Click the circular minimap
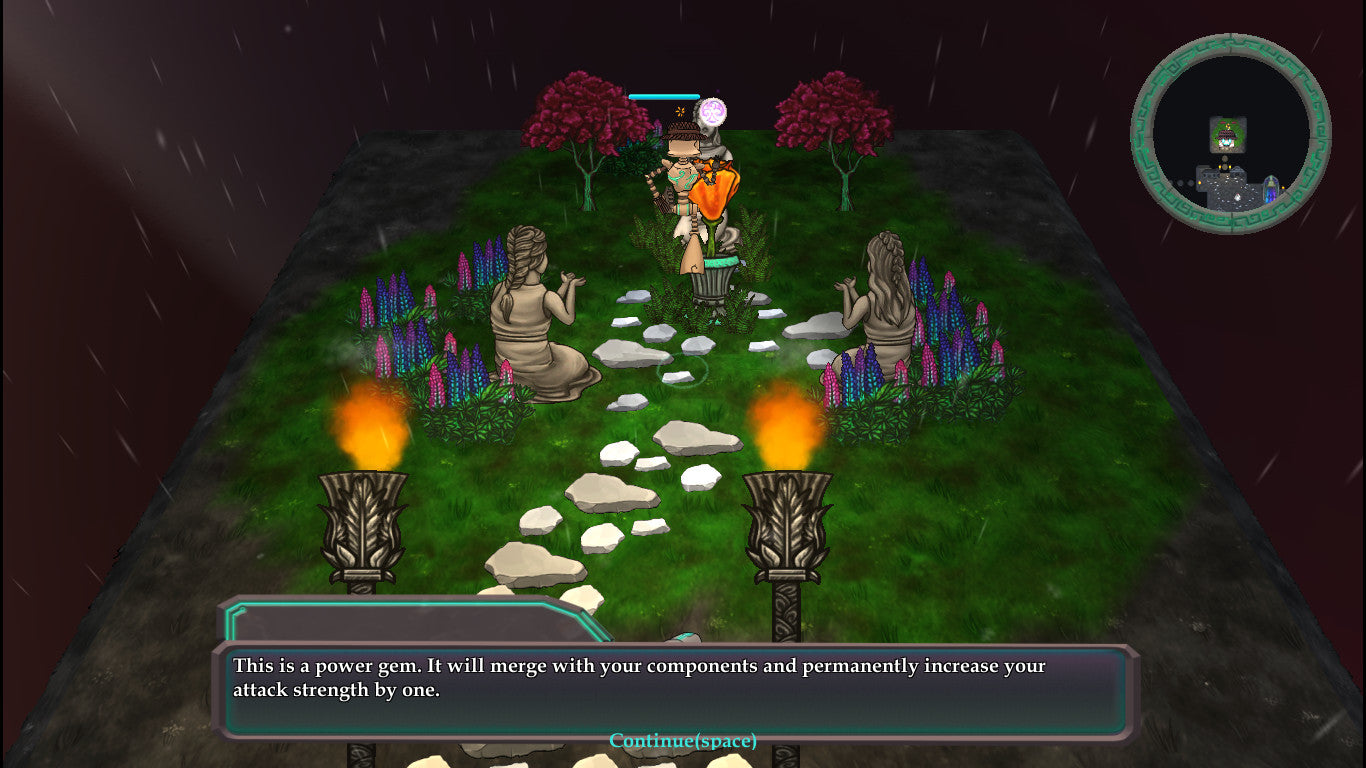 [1230, 134]
